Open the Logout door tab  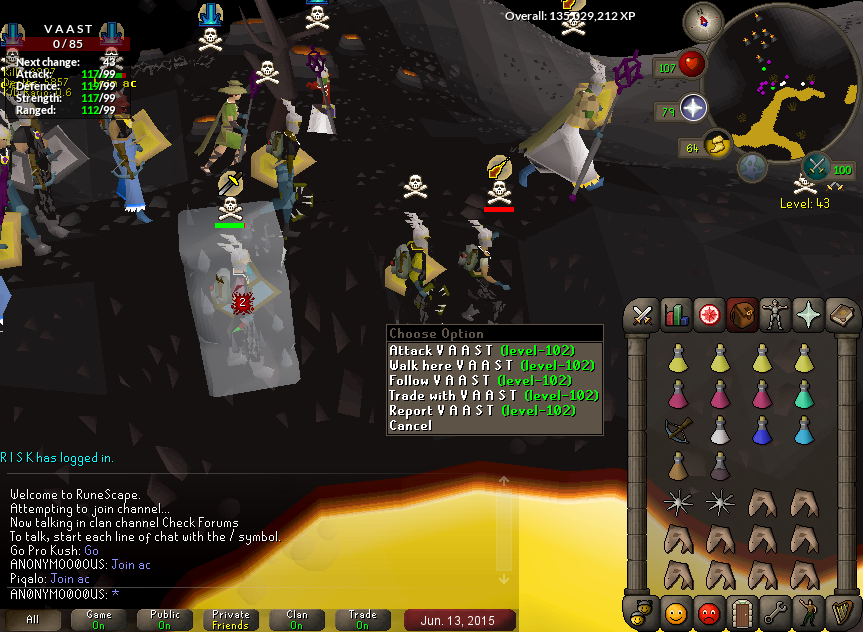point(743,611)
